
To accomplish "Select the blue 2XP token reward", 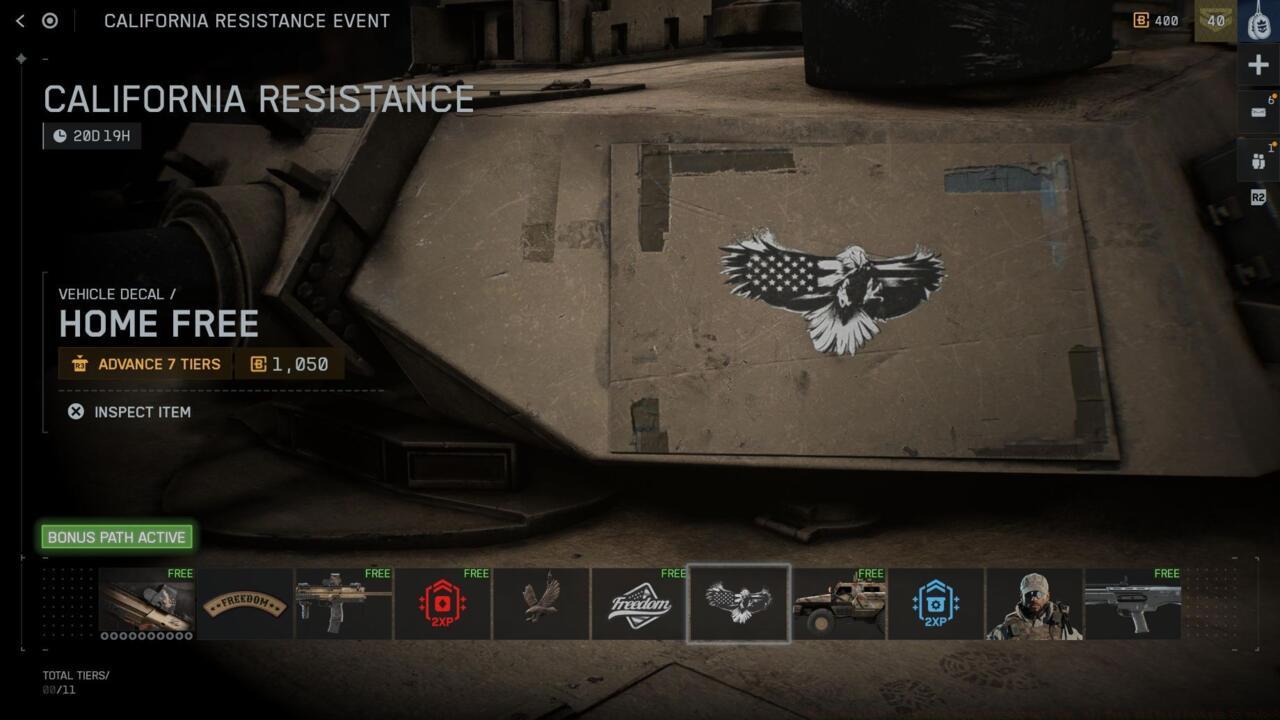I will (936, 604).
